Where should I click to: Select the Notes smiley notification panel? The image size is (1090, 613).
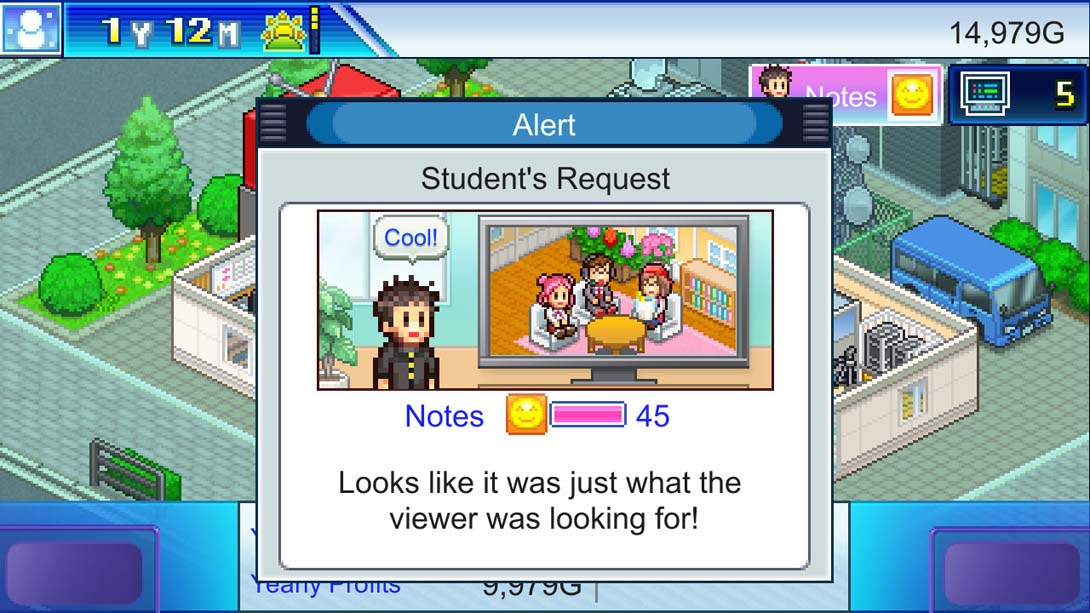pos(846,95)
